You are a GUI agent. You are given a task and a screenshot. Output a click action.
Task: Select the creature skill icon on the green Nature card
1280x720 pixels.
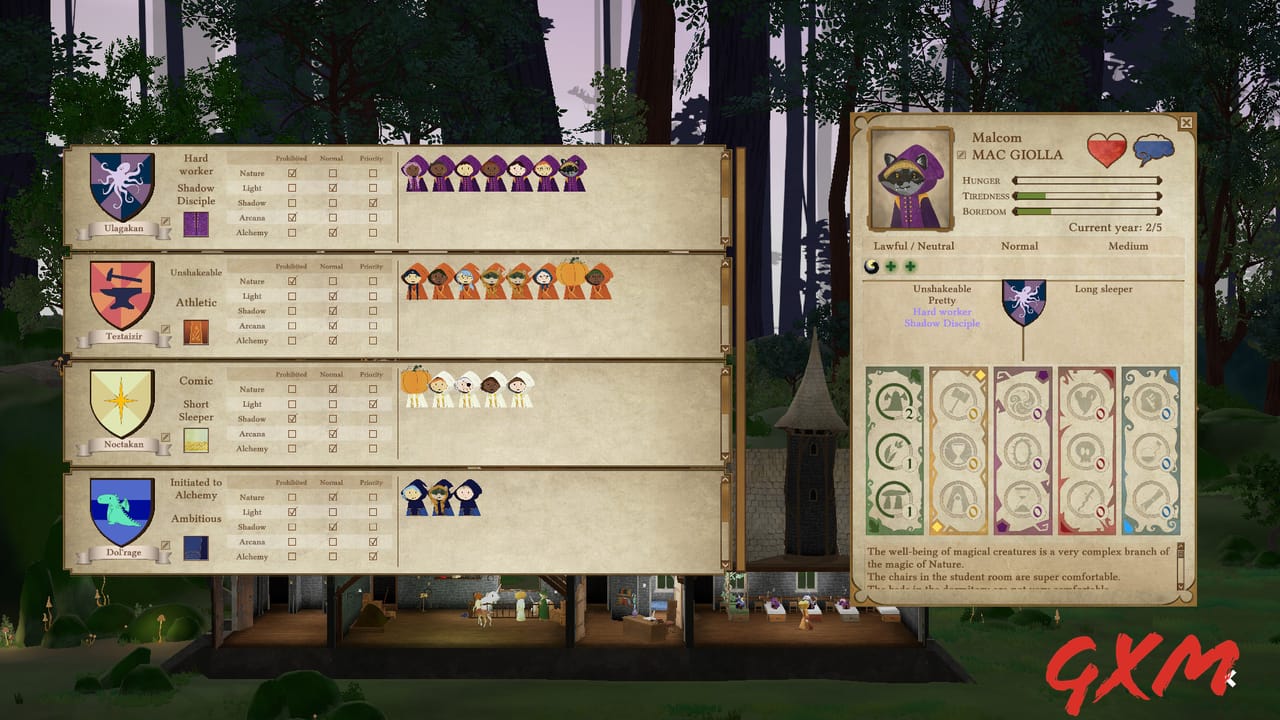[x=893, y=398]
